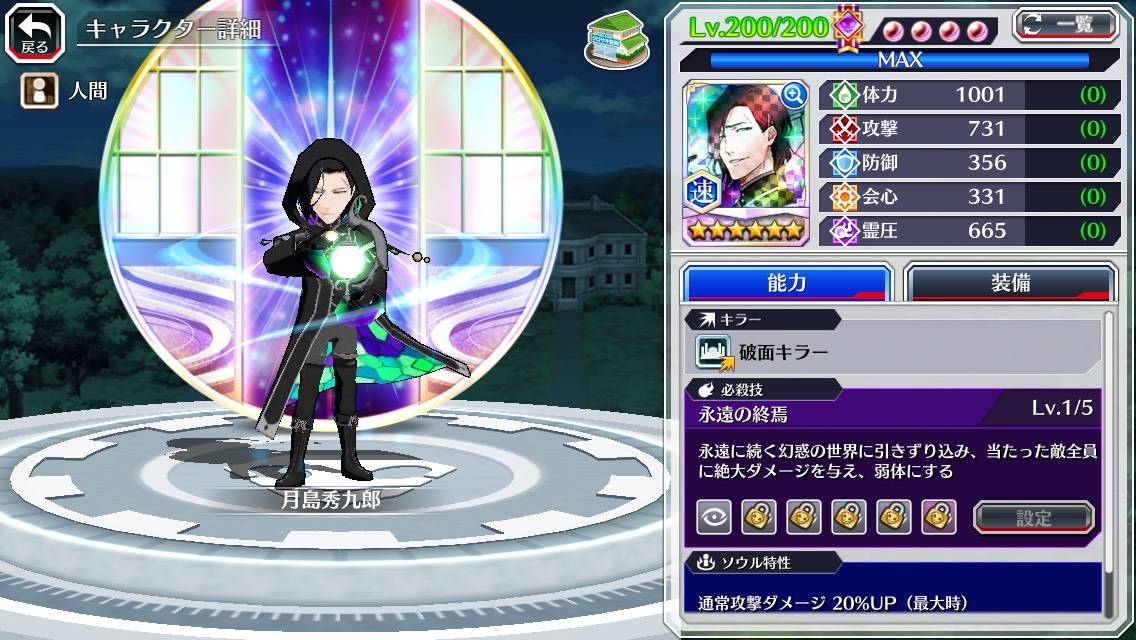Preview the special move with the eye icon
Viewport: 1136px width, 640px height.
(x=713, y=517)
